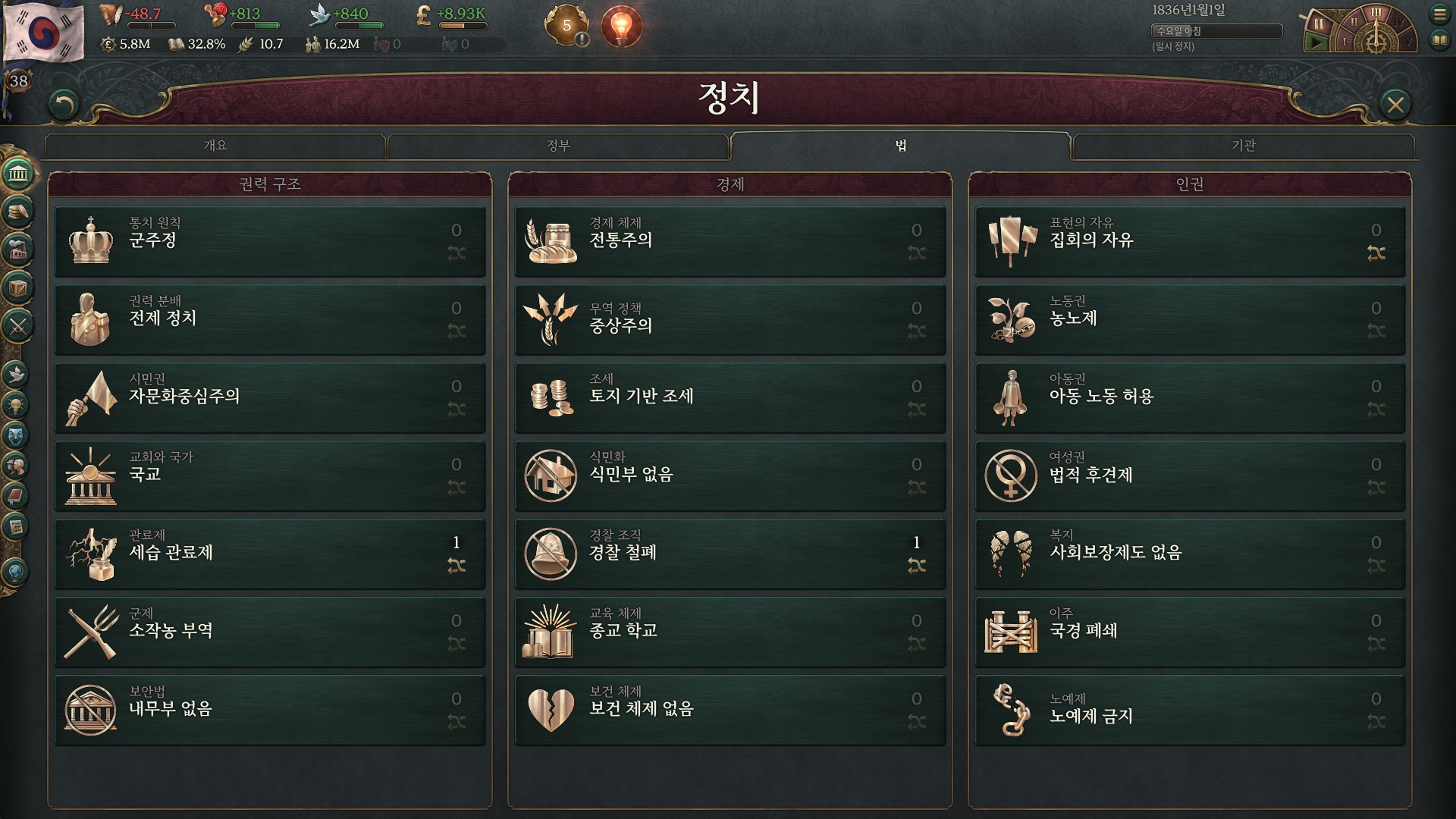Select the 농노제 labor rights law

[x=1189, y=319]
